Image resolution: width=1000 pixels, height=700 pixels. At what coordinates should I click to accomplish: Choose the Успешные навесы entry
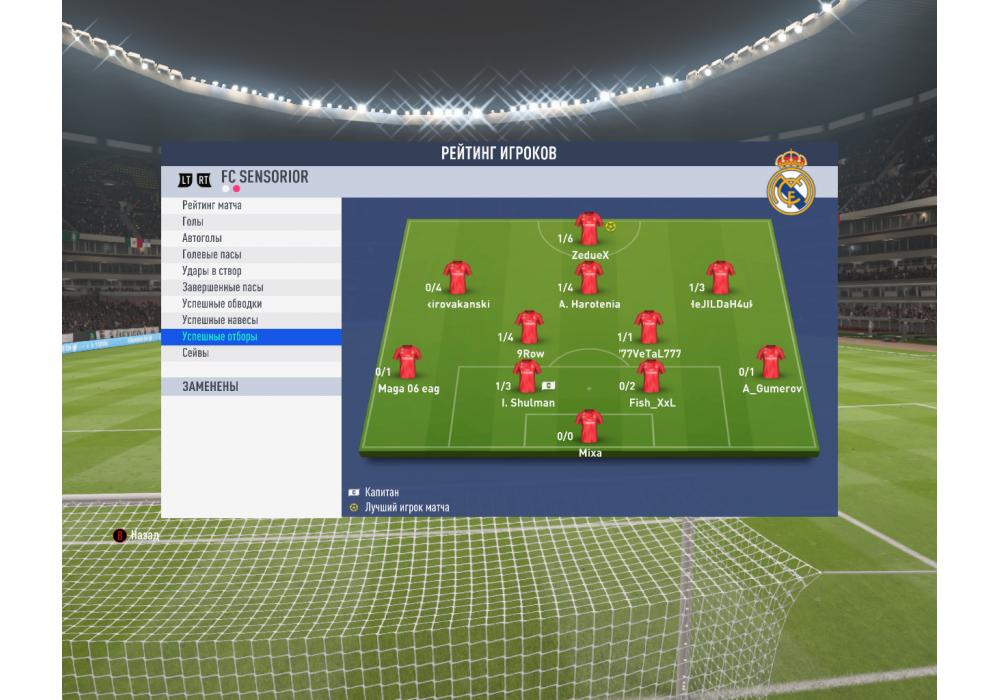click(x=220, y=320)
